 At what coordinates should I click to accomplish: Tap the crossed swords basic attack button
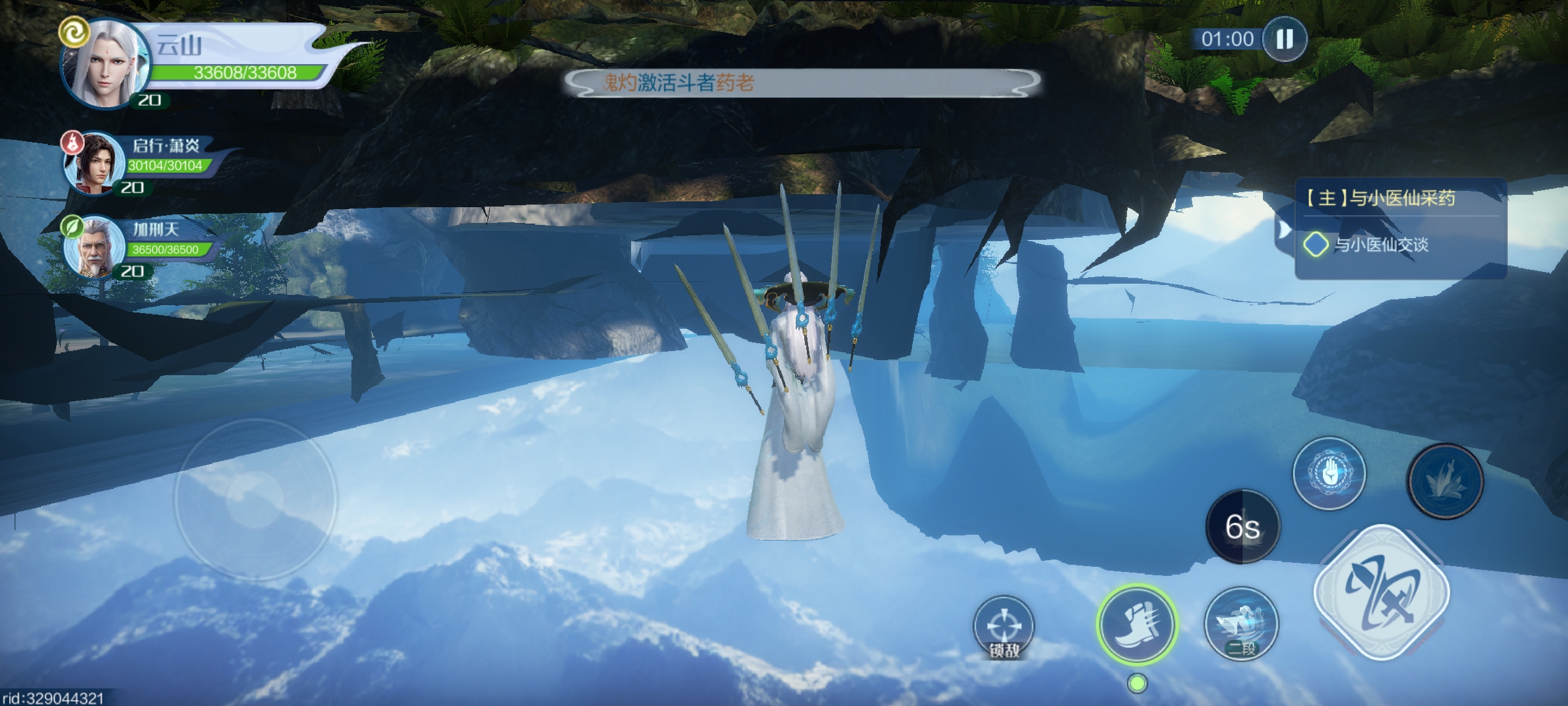point(1381,593)
